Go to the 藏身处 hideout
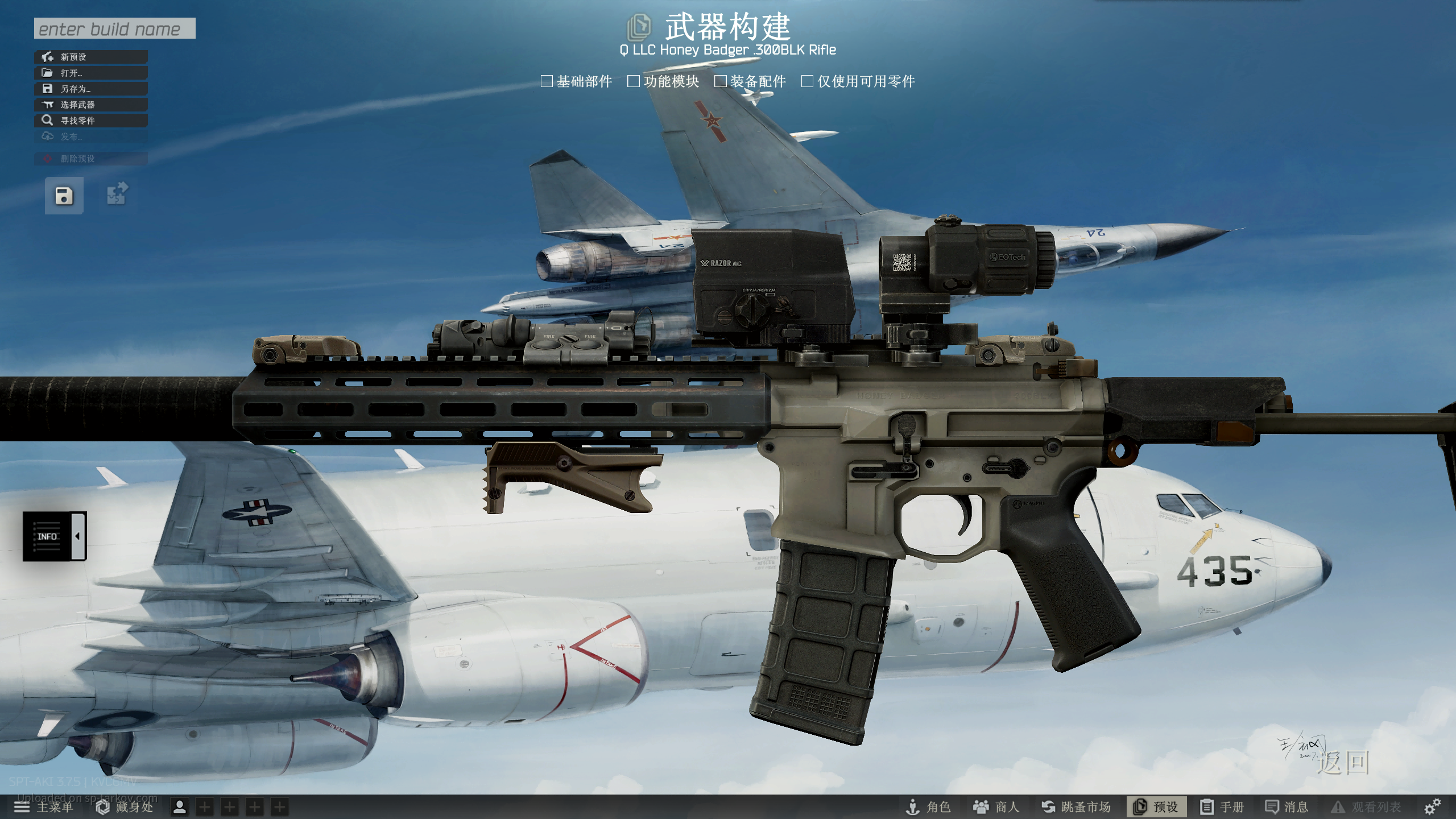The width and height of the screenshot is (1456, 819). click(125, 806)
